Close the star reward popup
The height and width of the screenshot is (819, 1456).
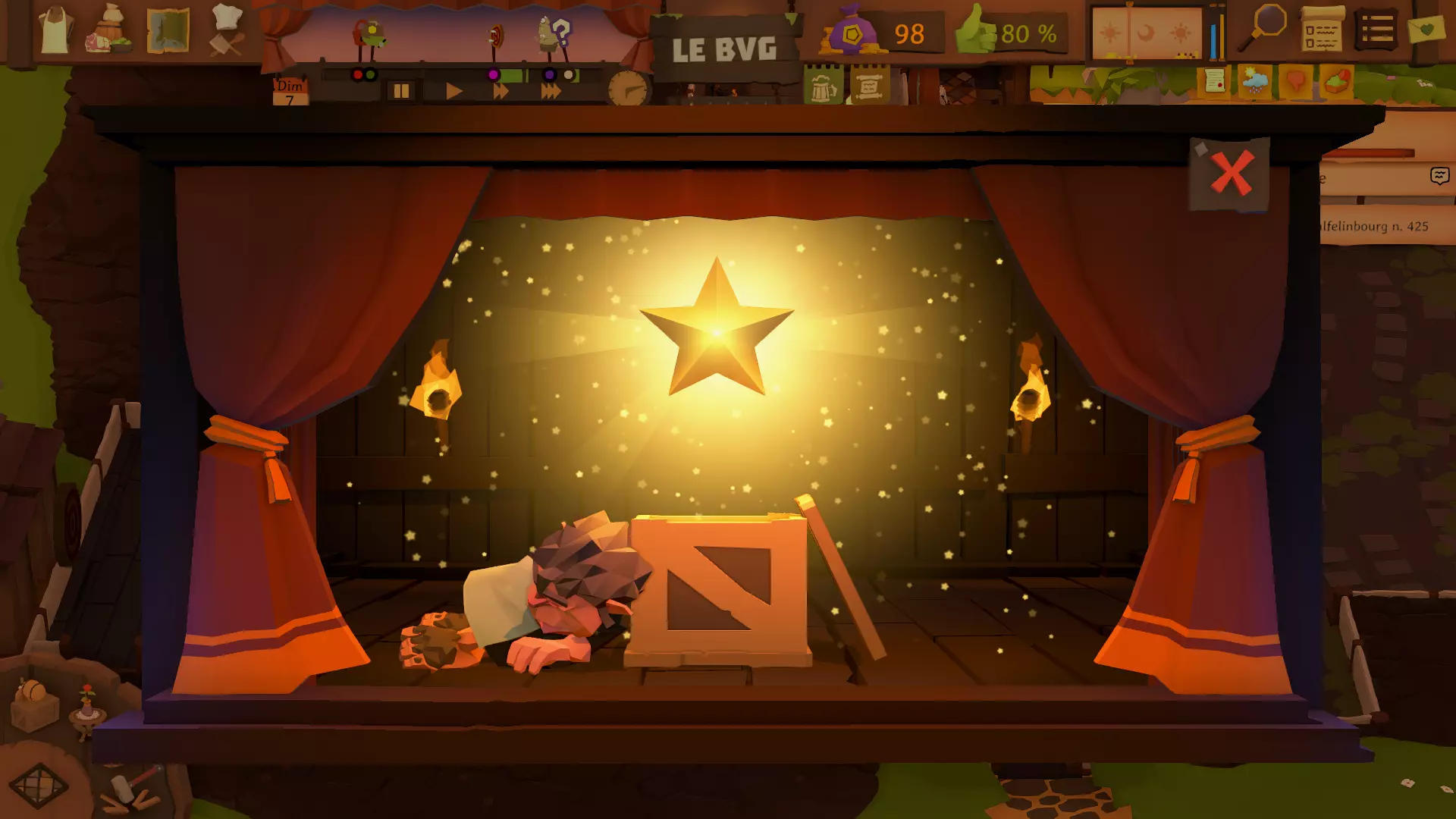[x=1230, y=174]
